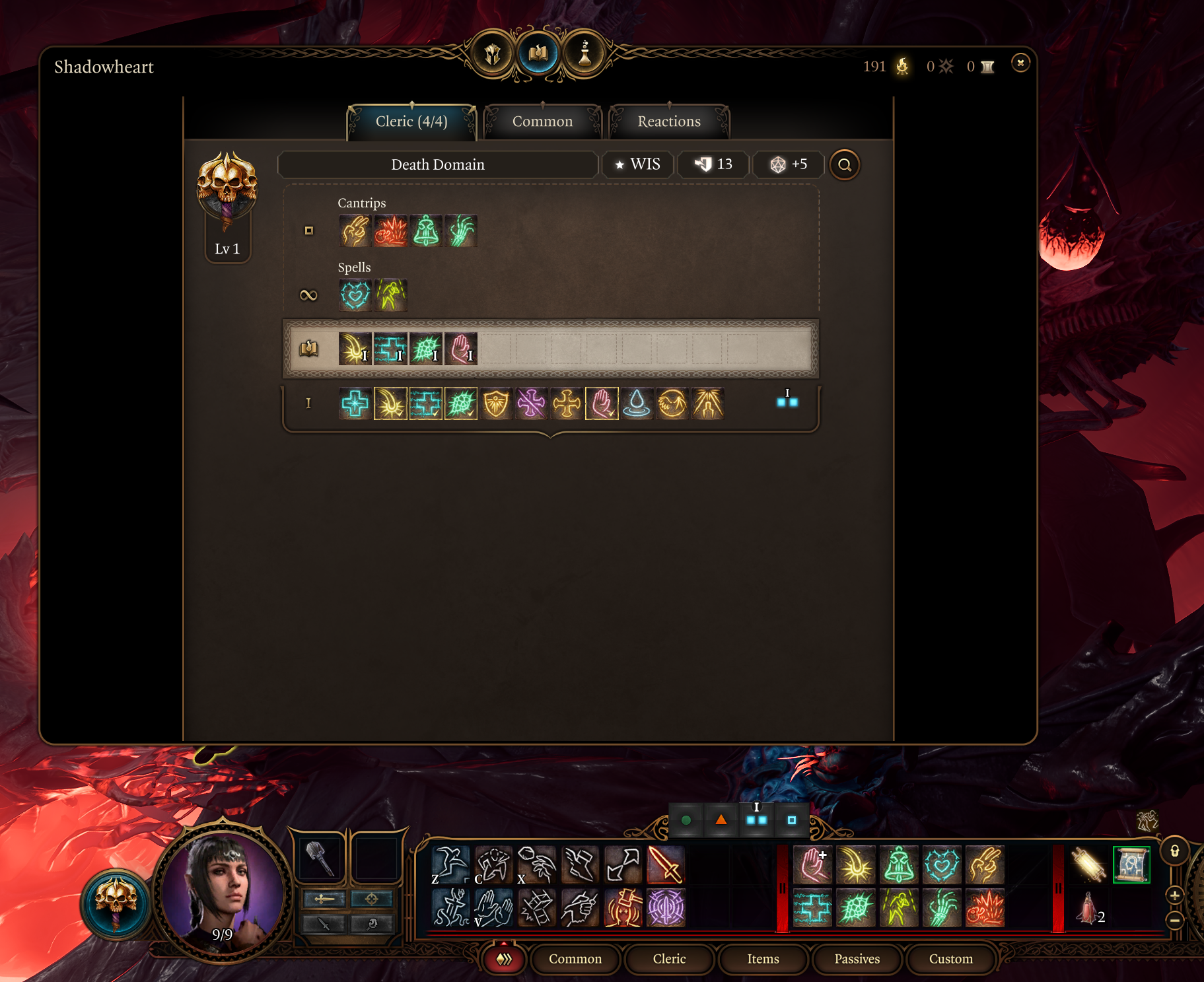Close the Shadowheart spellbook window
This screenshot has height=982, width=1204.
click(x=1020, y=63)
